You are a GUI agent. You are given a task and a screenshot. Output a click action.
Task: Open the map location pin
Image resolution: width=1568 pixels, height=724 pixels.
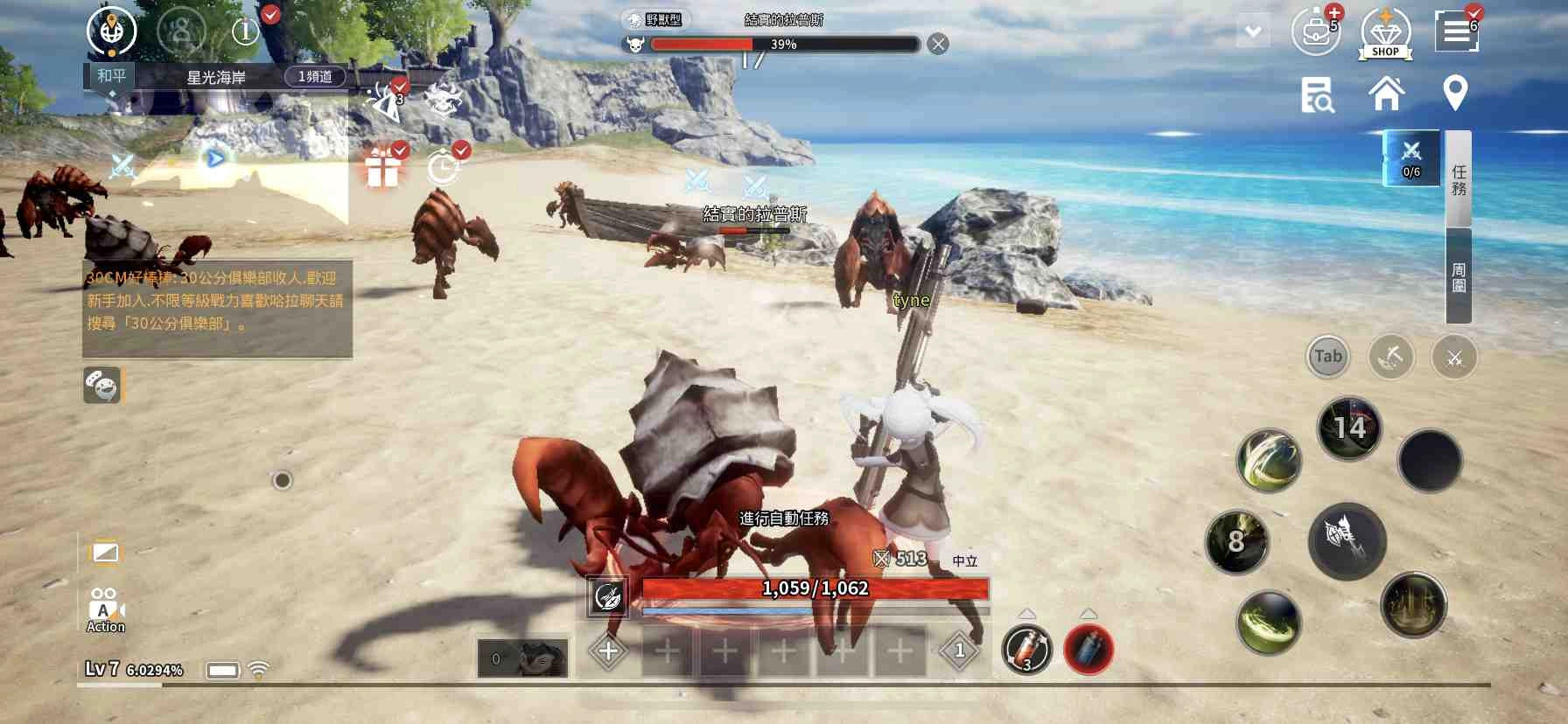tap(1455, 93)
